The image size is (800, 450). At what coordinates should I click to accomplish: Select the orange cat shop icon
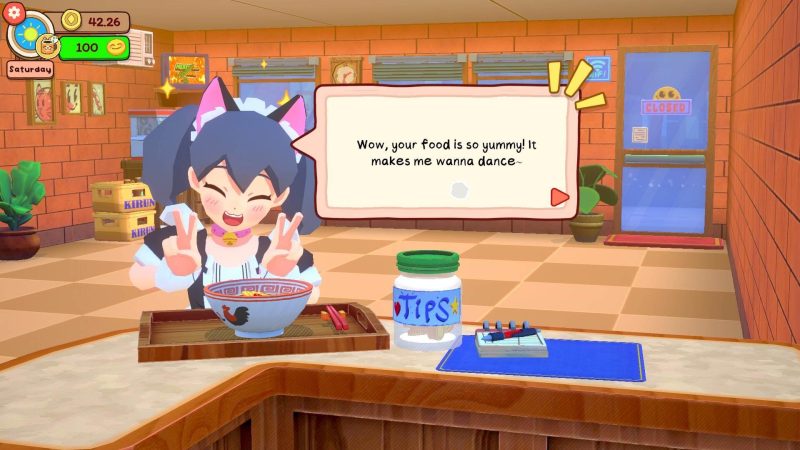(45, 46)
